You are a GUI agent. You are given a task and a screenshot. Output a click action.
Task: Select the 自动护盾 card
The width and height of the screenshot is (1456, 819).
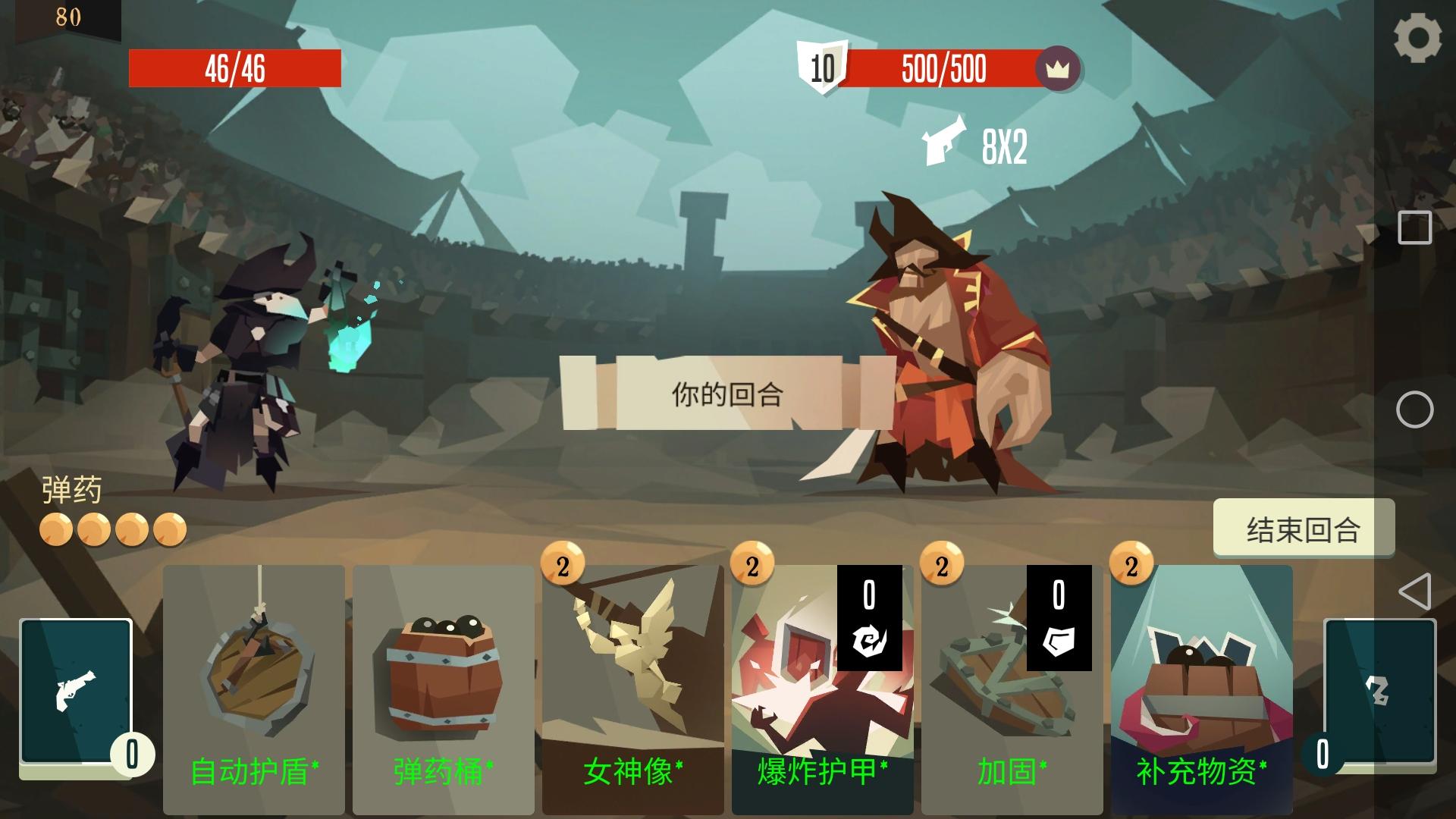(x=255, y=682)
